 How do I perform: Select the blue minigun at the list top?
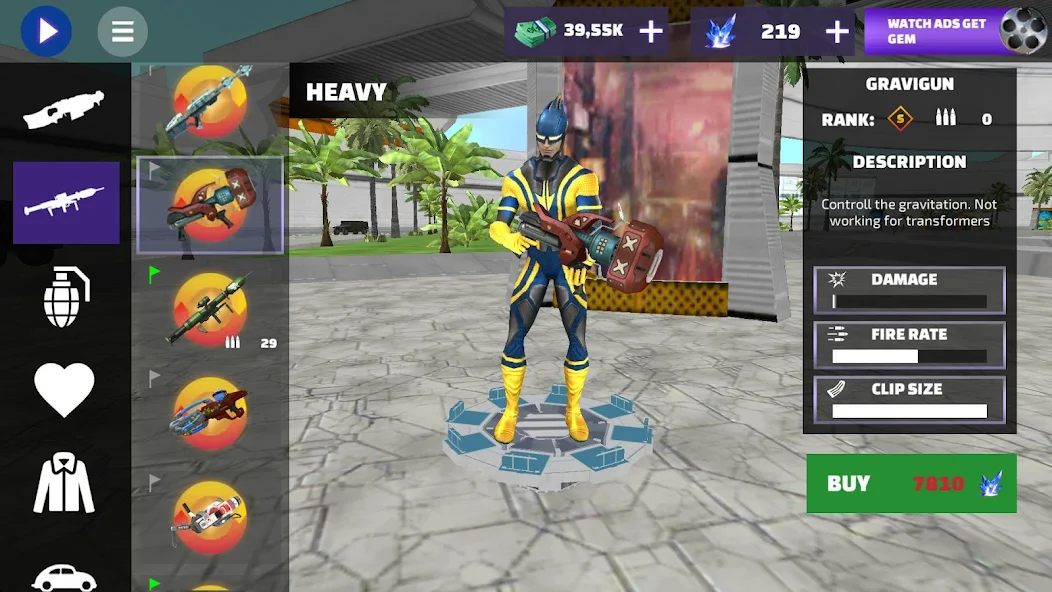click(x=210, y=101)
